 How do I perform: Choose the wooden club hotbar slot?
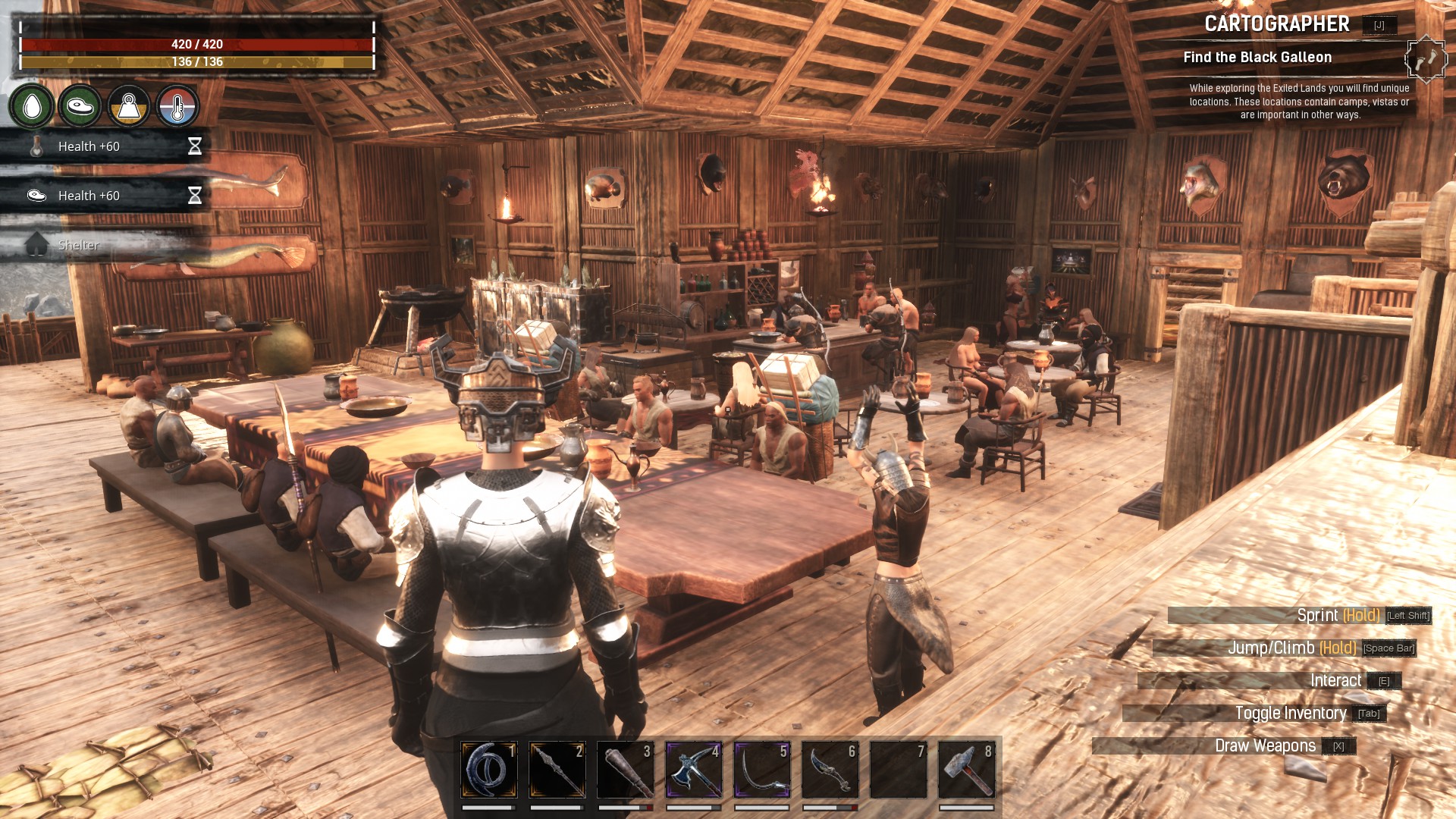coord(626,770)
